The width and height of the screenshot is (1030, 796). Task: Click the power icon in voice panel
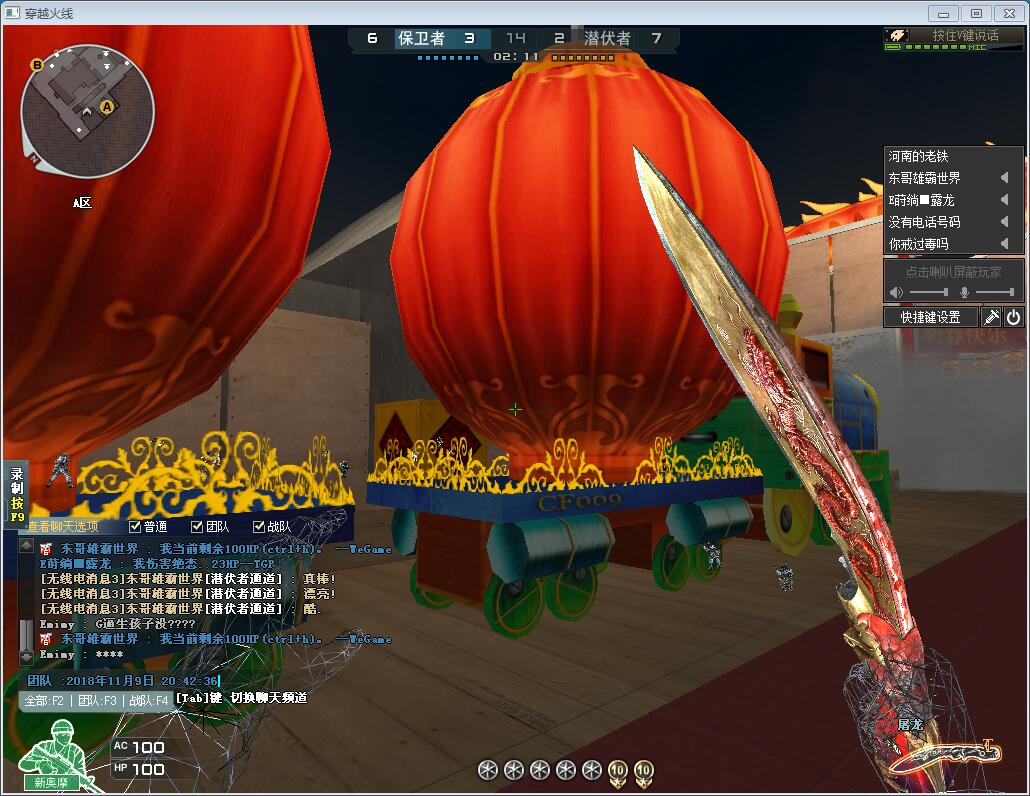coord(1013,317)
